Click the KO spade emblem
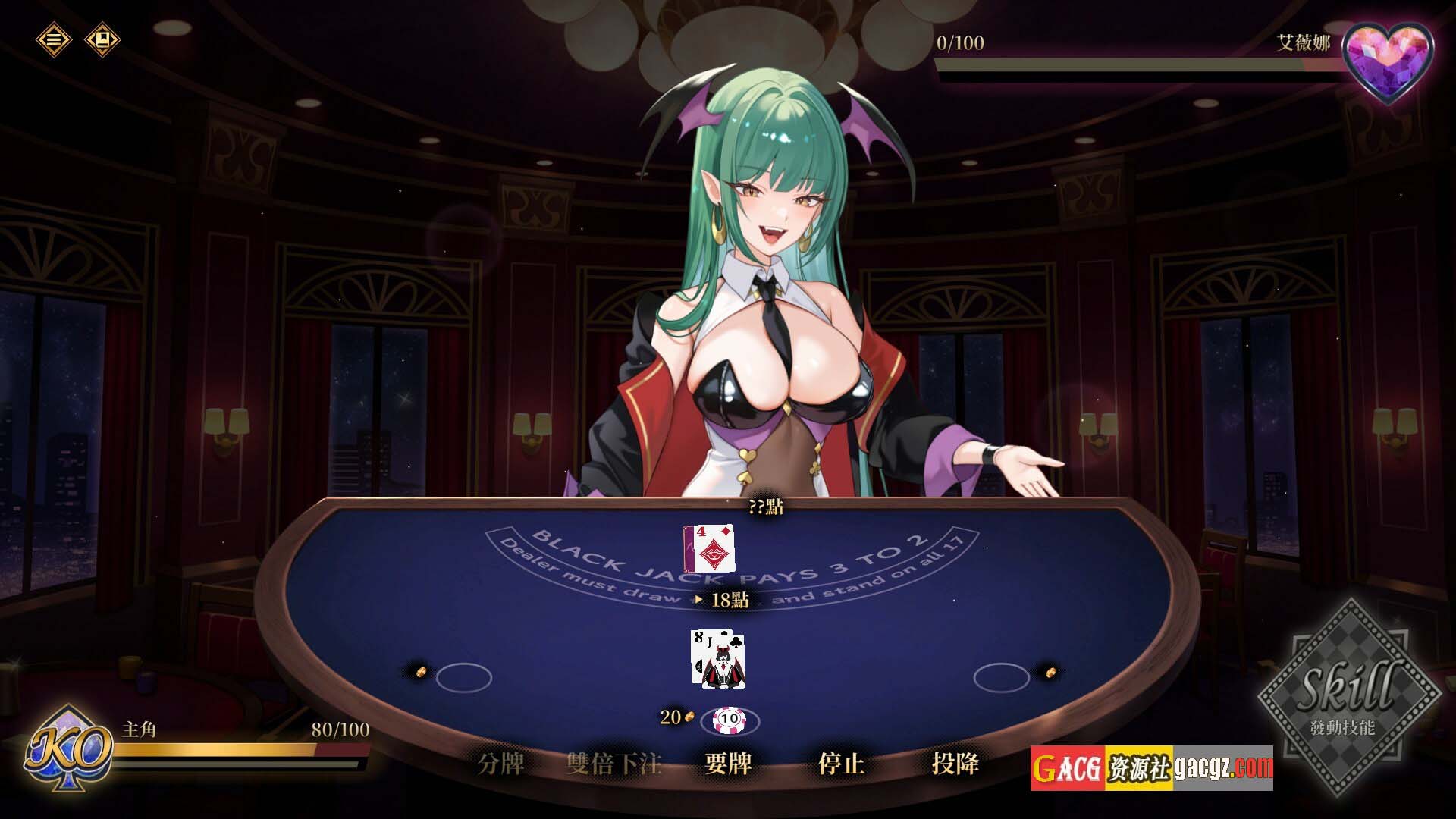 click(x=68, y=751)
